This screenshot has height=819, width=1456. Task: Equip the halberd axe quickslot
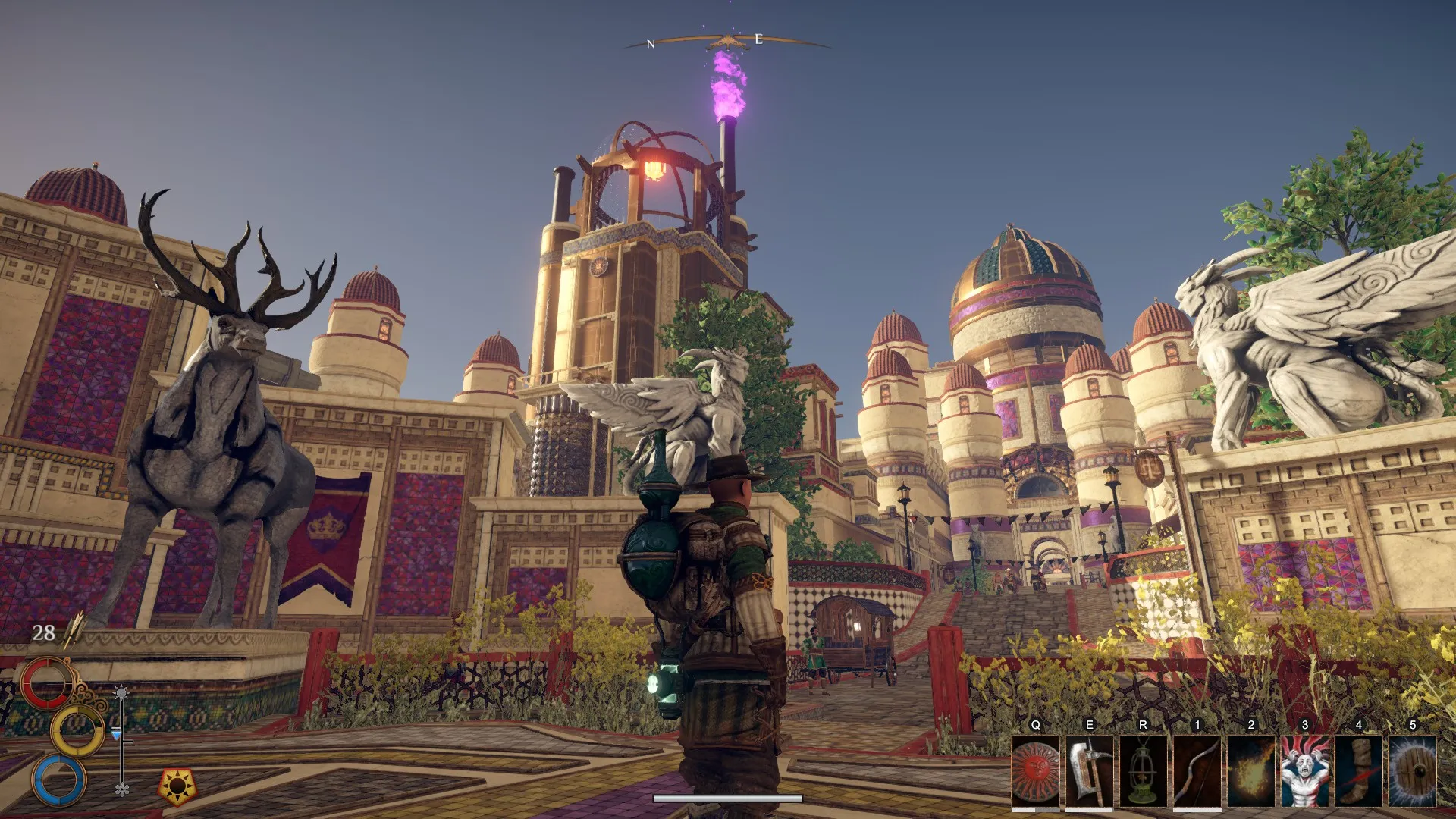coord(1089,771)
